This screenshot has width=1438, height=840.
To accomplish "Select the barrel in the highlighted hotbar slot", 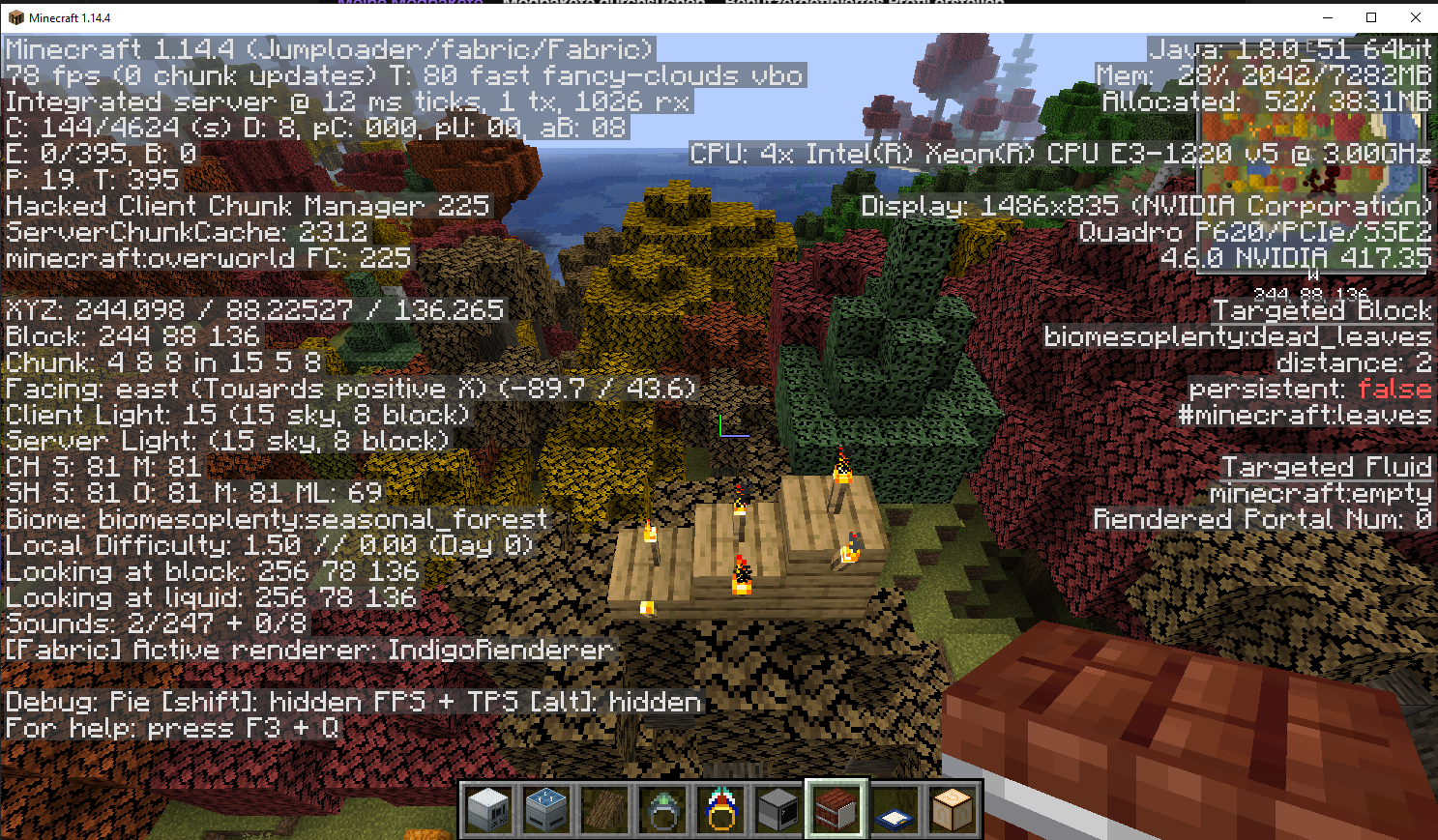I will pyautogui.click(x=836, y=809).
